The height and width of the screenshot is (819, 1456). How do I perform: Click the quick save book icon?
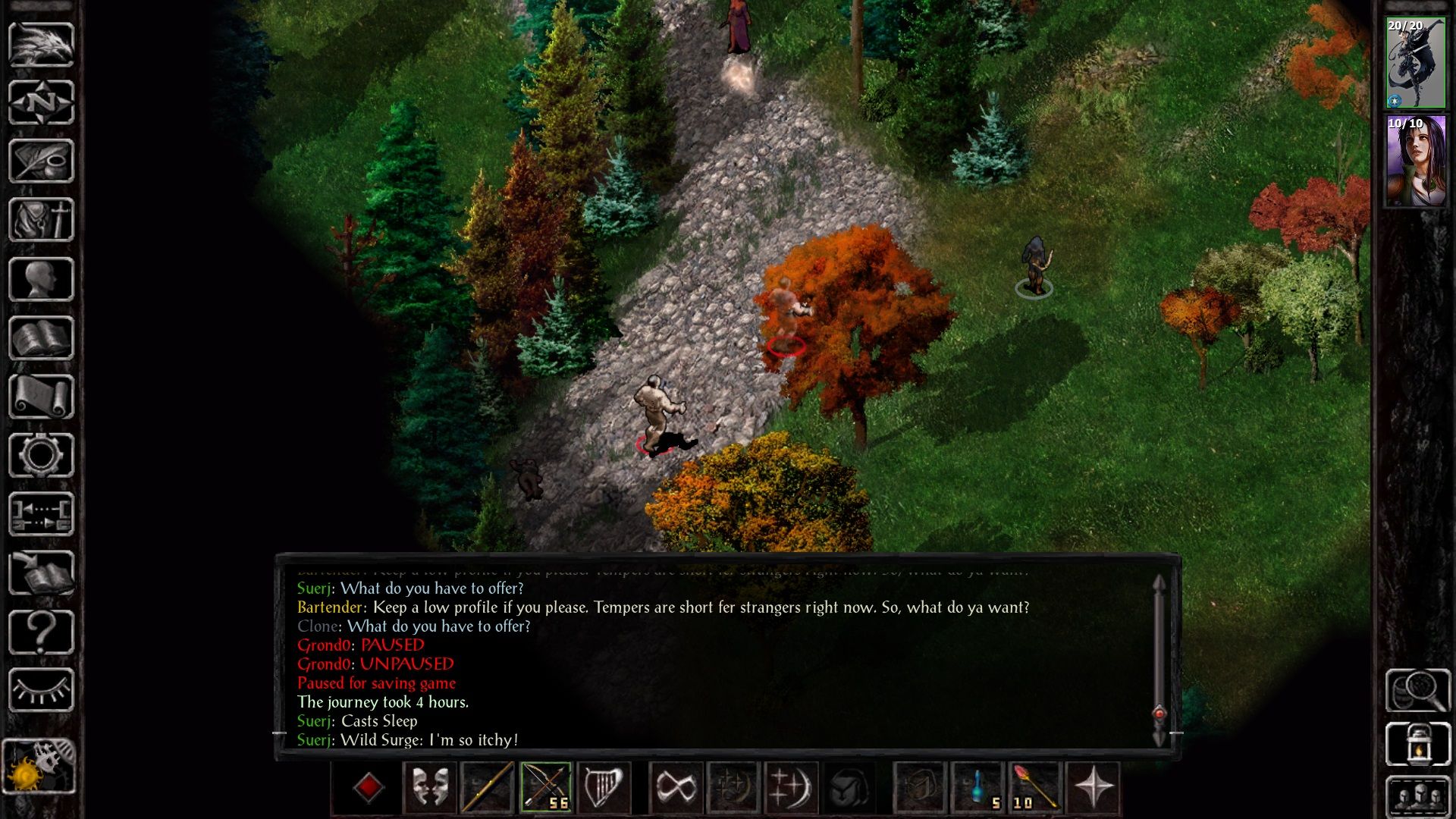tap(41, 573)
